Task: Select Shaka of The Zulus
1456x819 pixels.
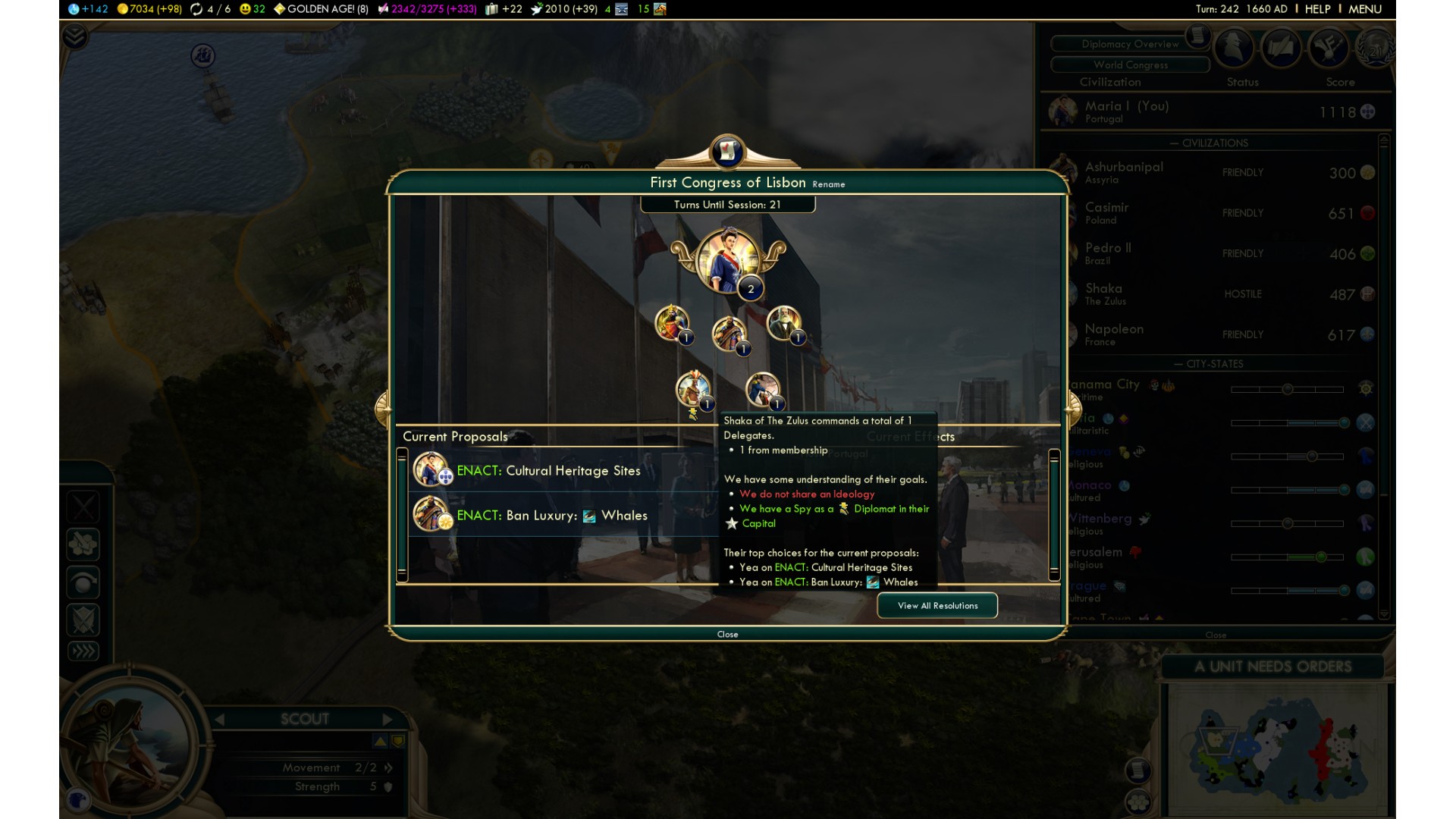Action: (x=1104, y=294)
